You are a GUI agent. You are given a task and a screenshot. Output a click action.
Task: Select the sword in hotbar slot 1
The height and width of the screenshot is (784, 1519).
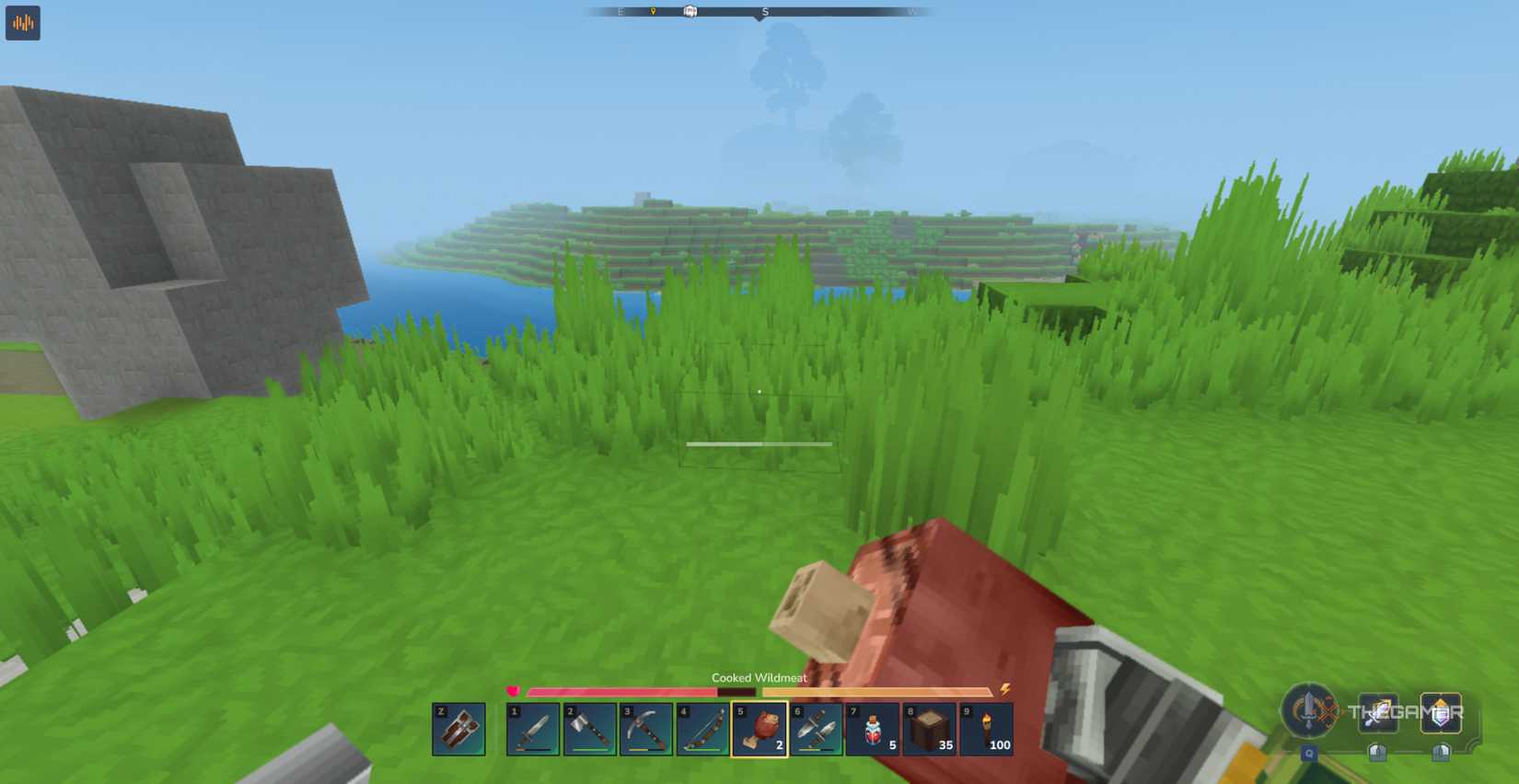coord(534,731)
